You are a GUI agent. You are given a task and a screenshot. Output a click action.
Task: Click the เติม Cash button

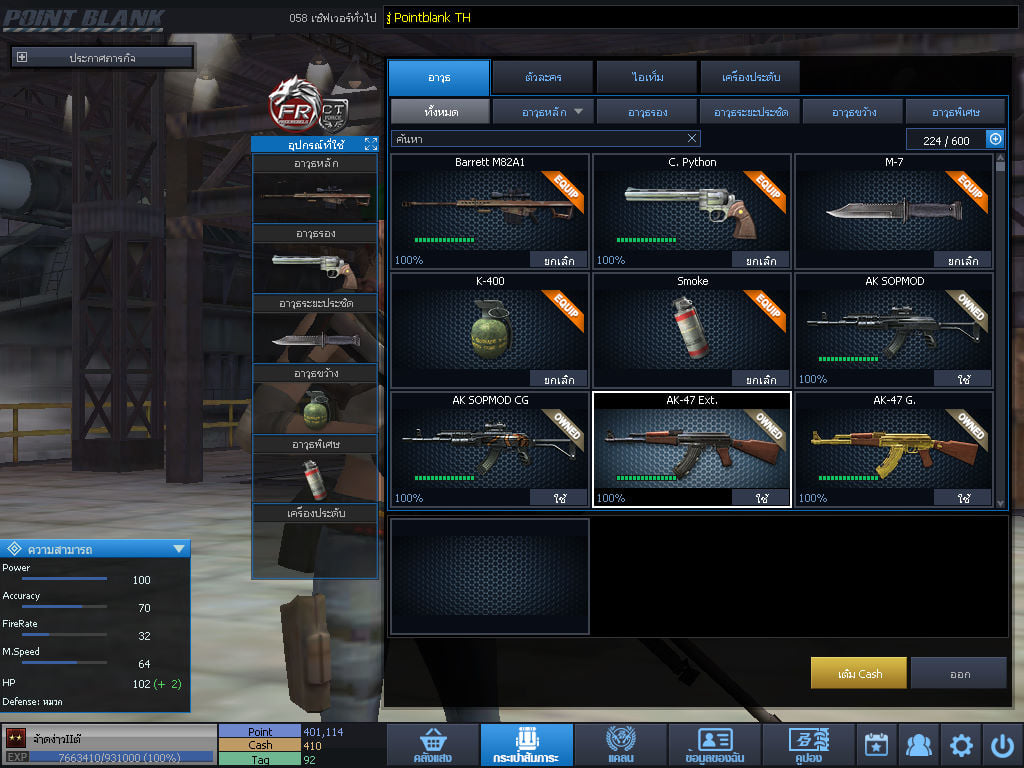click(859, 674)
